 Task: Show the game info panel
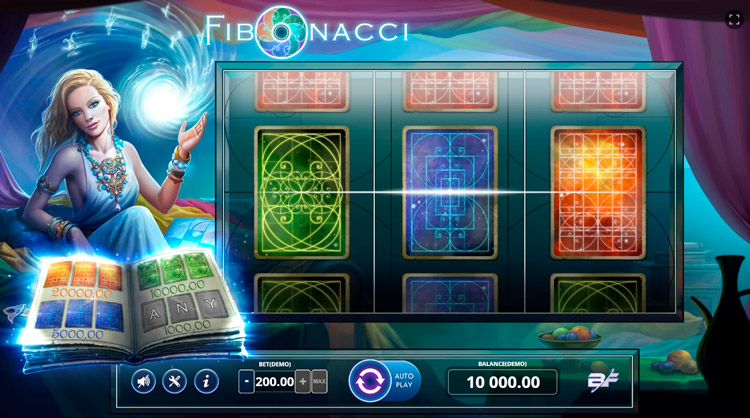(206, 381)
